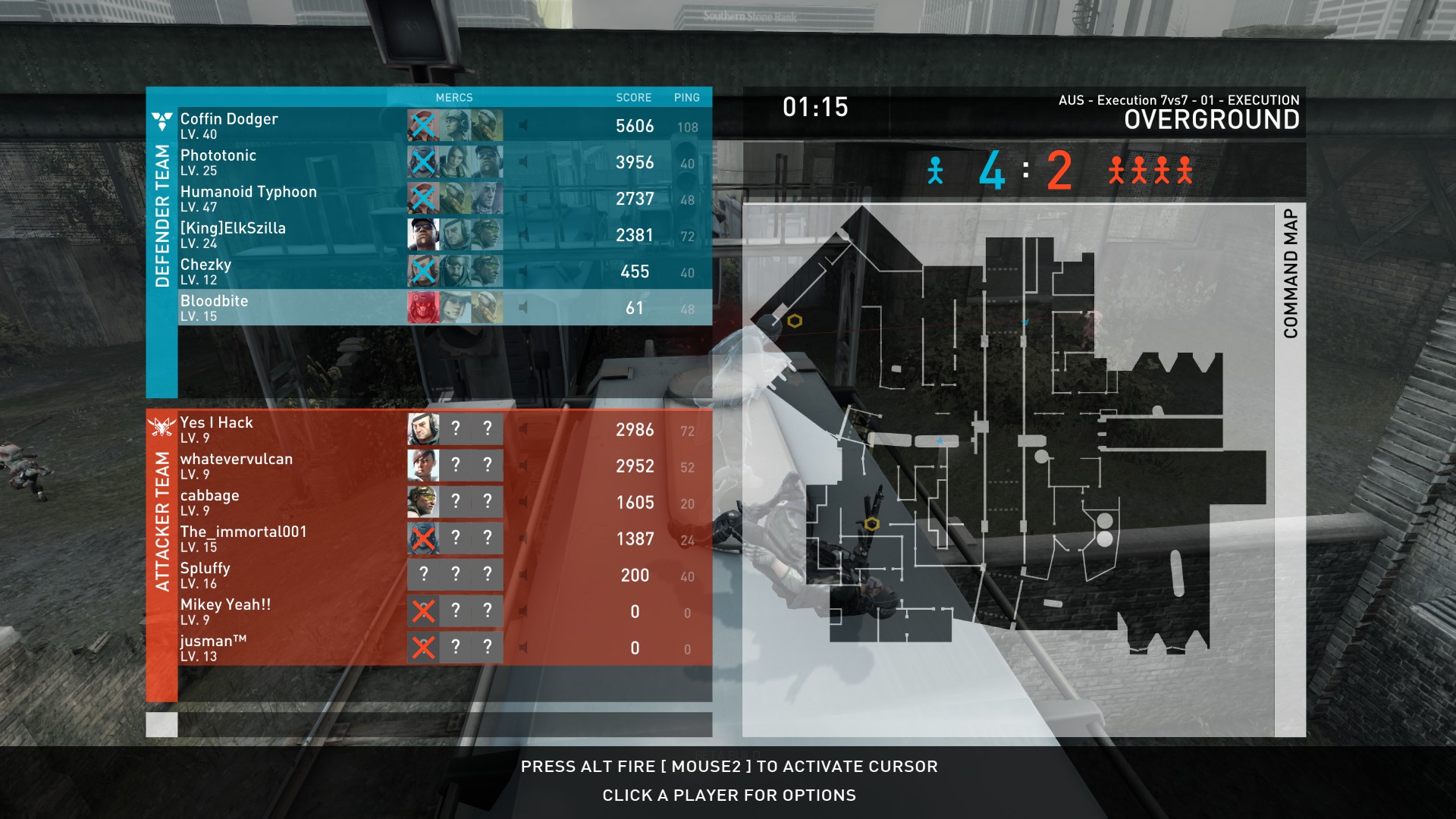Click cabbage's scoreboard row

coord(210,502)
